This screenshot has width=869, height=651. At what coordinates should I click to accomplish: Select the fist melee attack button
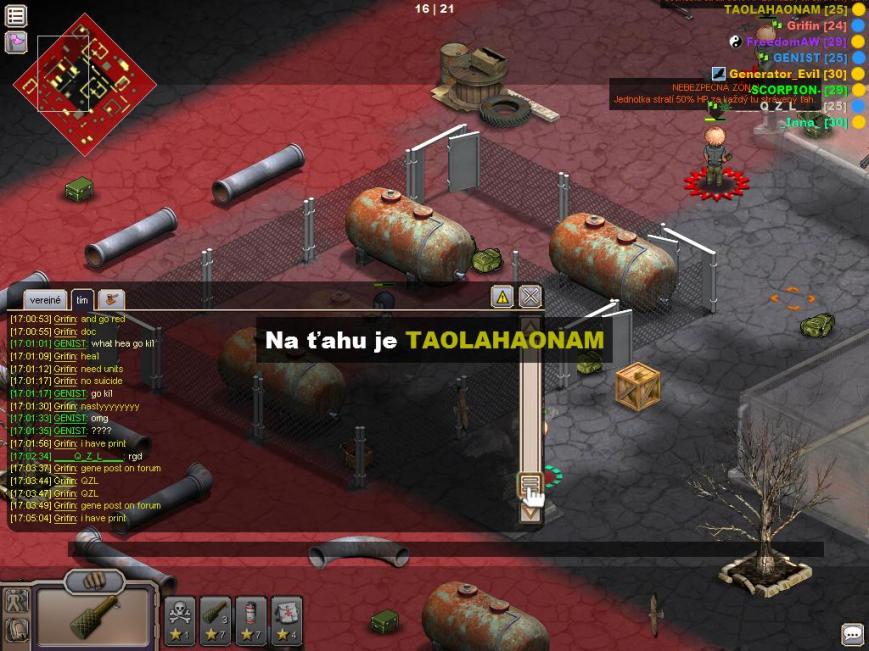click(93, 580)
